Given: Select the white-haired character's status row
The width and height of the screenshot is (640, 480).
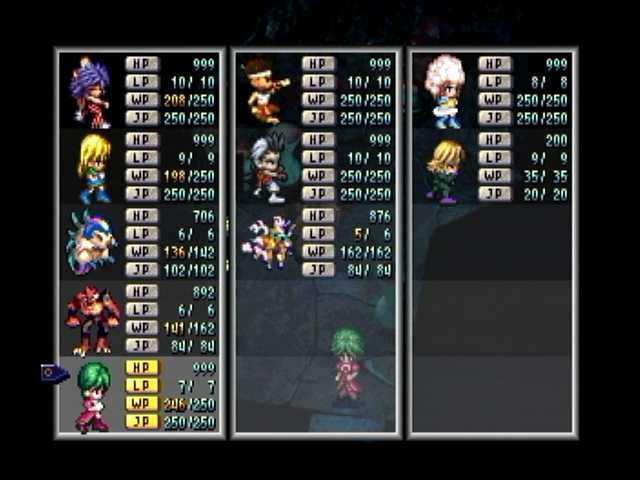Looking at the screenshot, I should [316, 167].
